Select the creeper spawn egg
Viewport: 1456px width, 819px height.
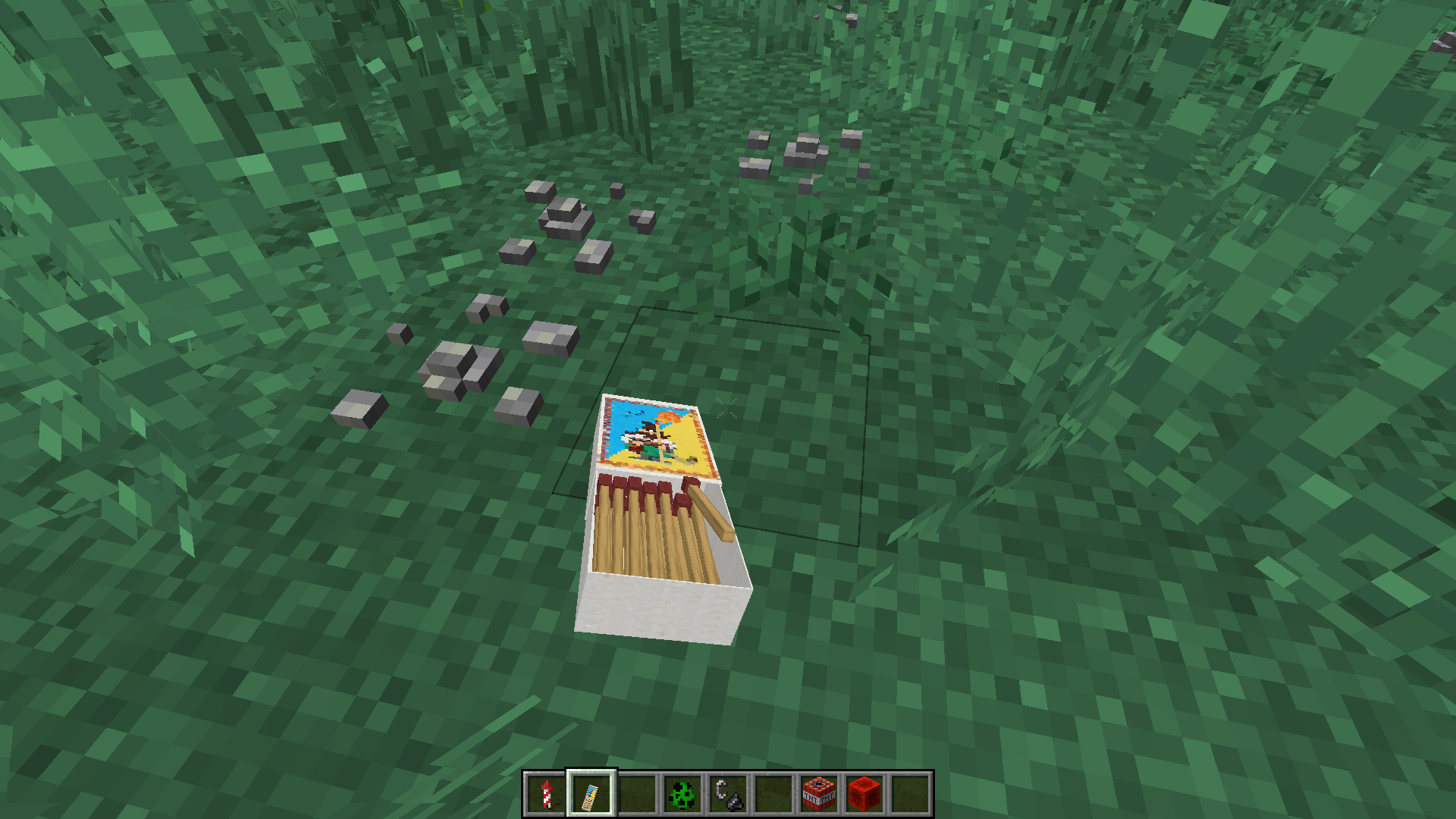(681, 793)
